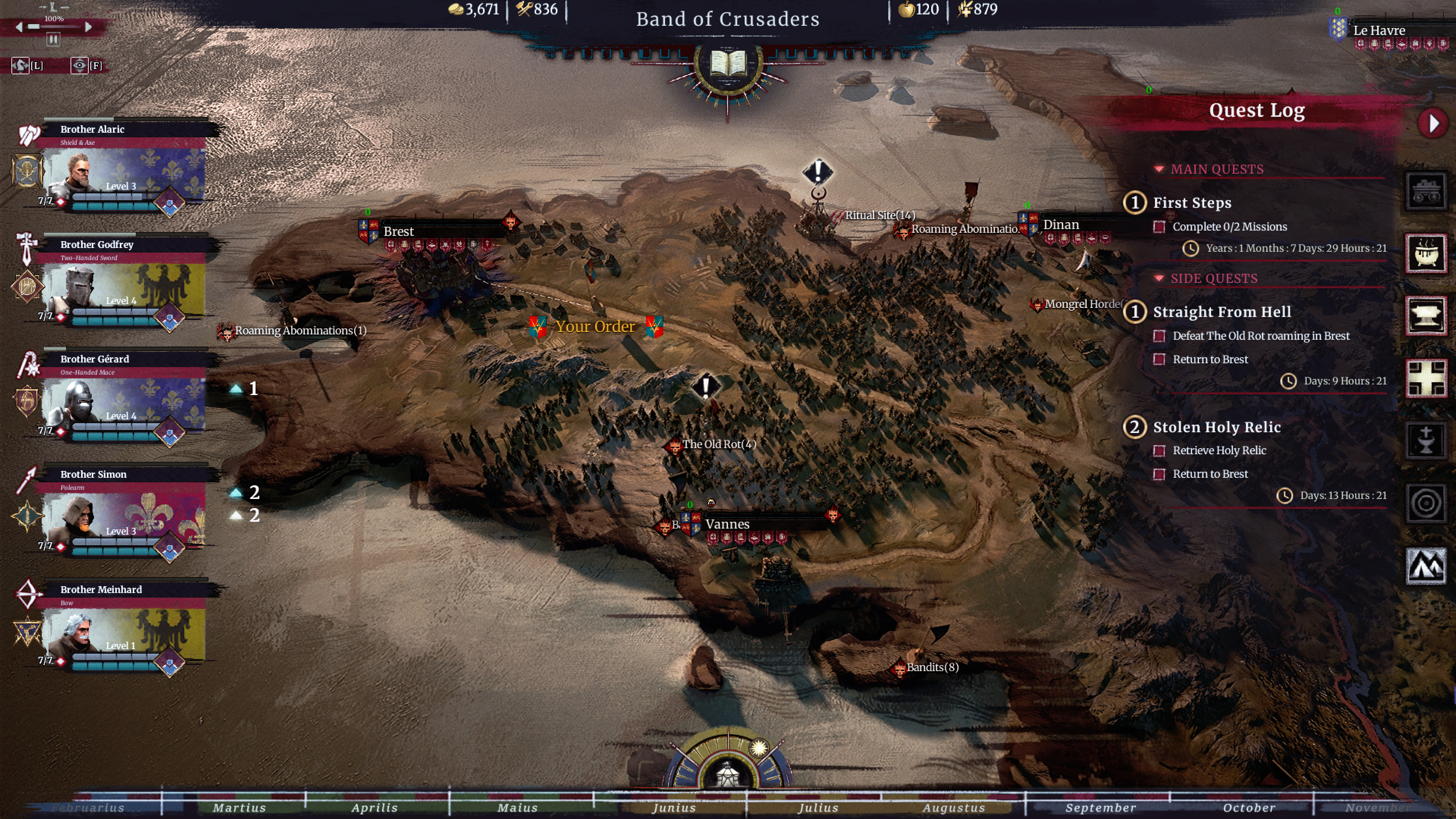Open the cooking cauldron icon
Image resolution: width=1456 pixels, height=819 pixels.
pyautogui.click(x=1426, y=253)
